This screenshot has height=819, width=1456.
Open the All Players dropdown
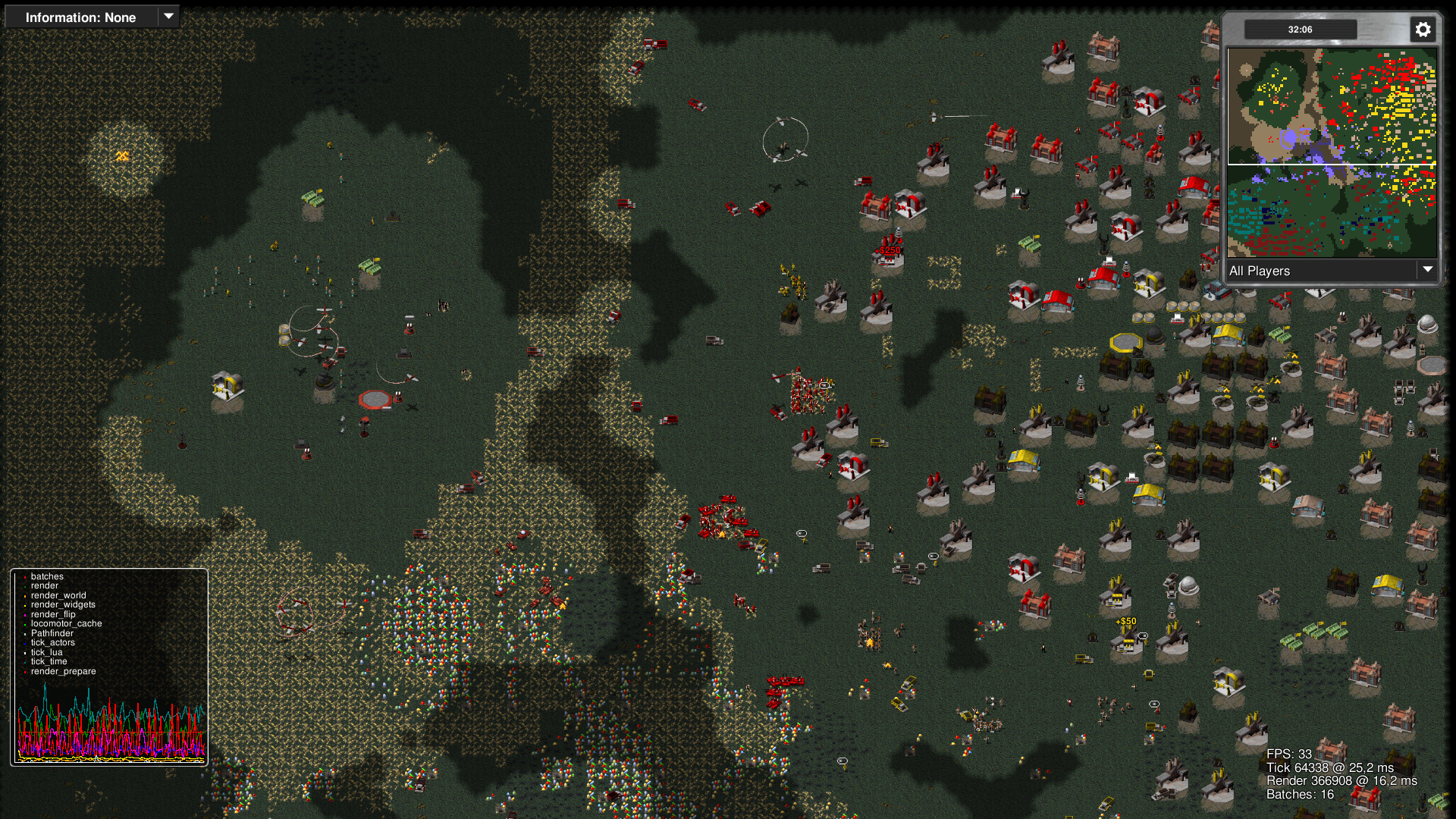pos(1332,271)
